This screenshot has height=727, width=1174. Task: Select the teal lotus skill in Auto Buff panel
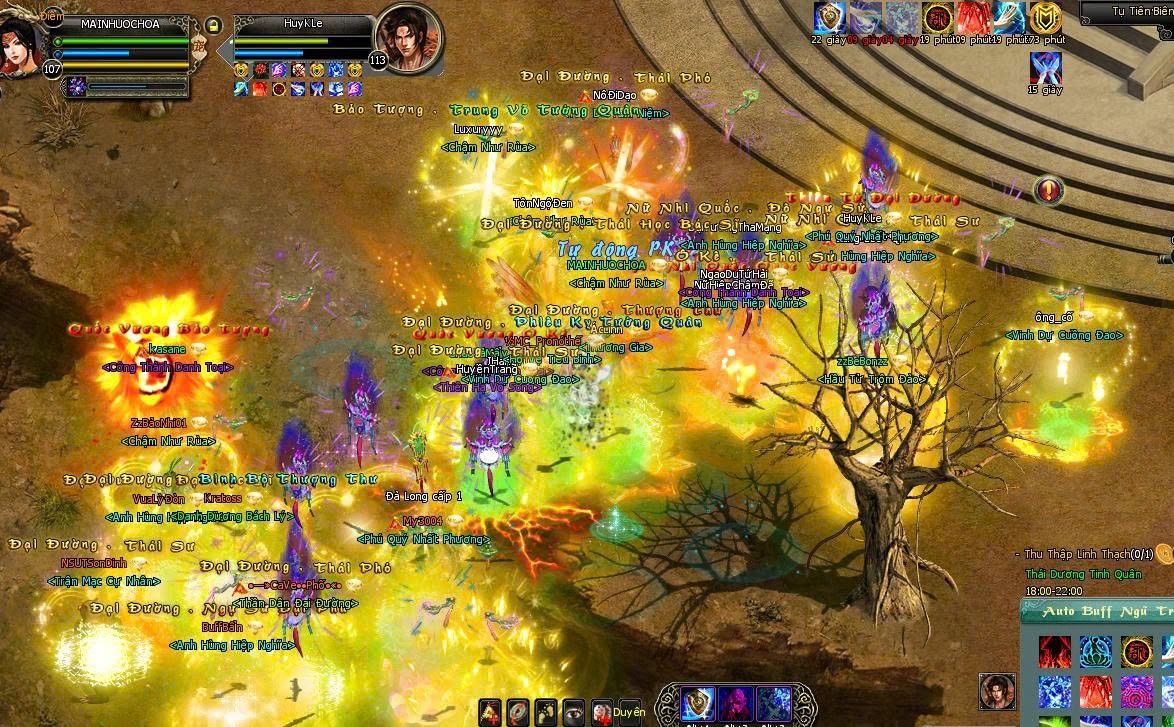tap(1095, 652)
